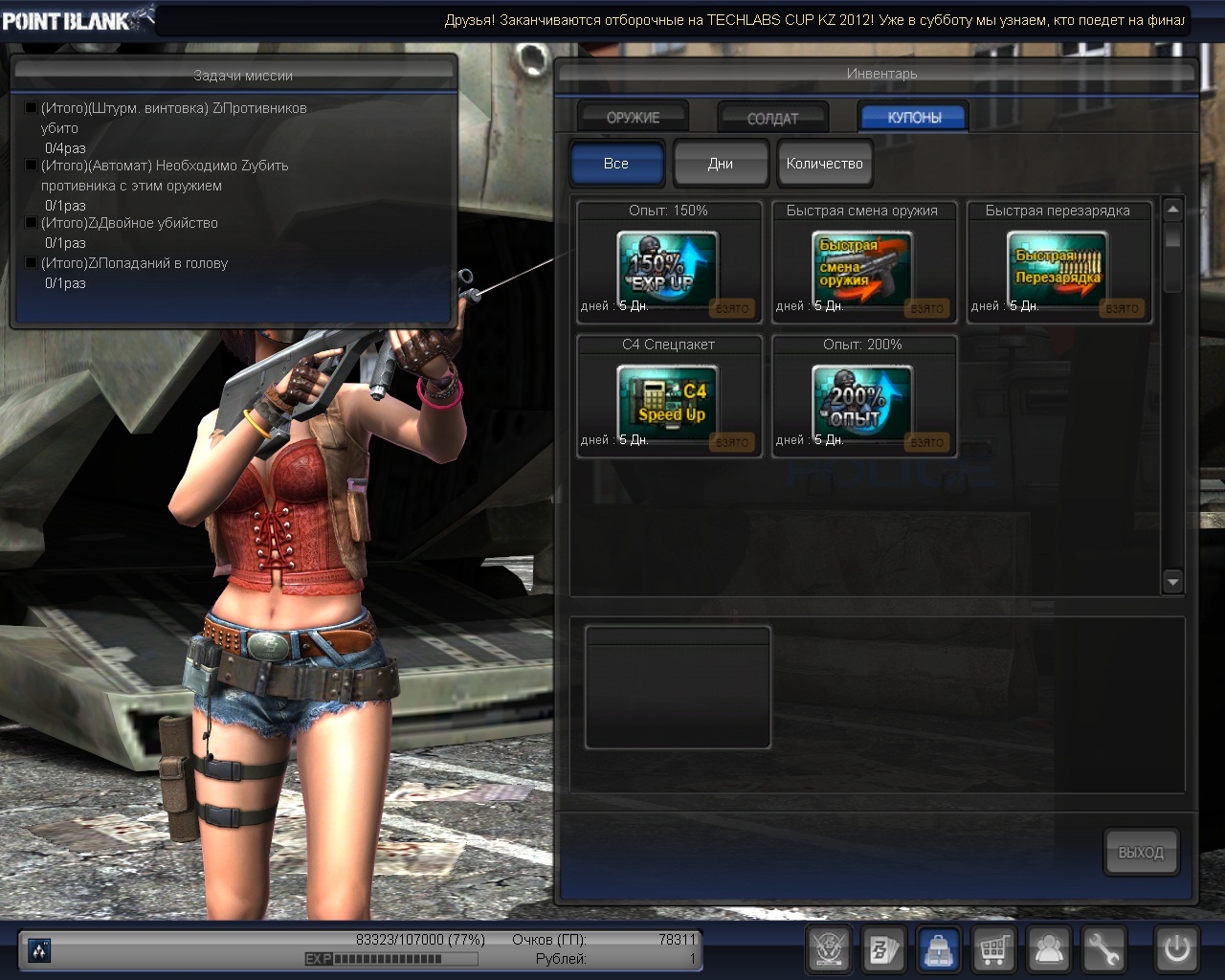
Task: Select the Быстрая перезарядка coupon
Action: (x=1058, y=268)
